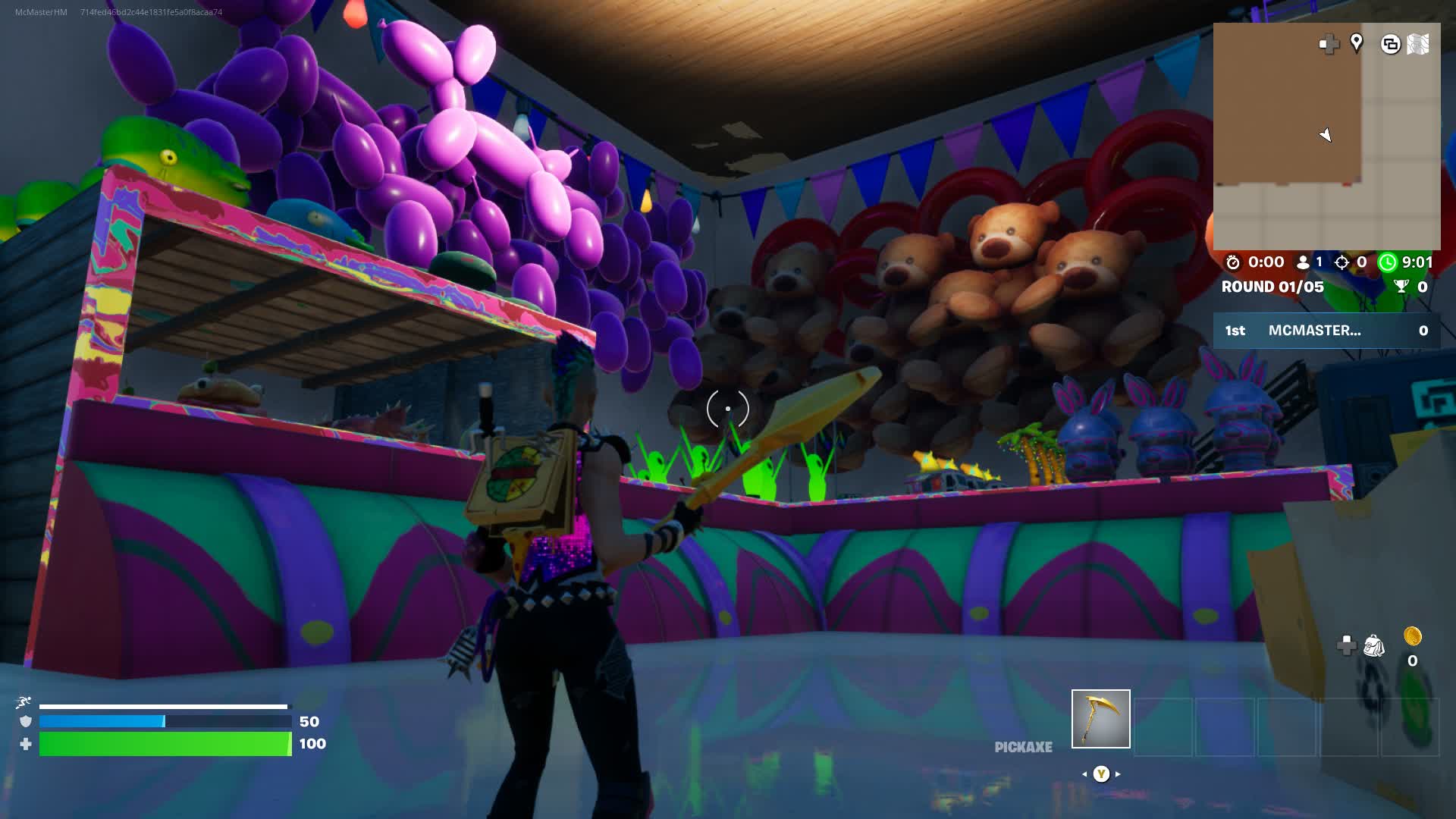Image resolution: width=1456 pixels, height=819 pixels.
Task: Select the golden pickaxe hotbar slot
Action: point(1100,718)
